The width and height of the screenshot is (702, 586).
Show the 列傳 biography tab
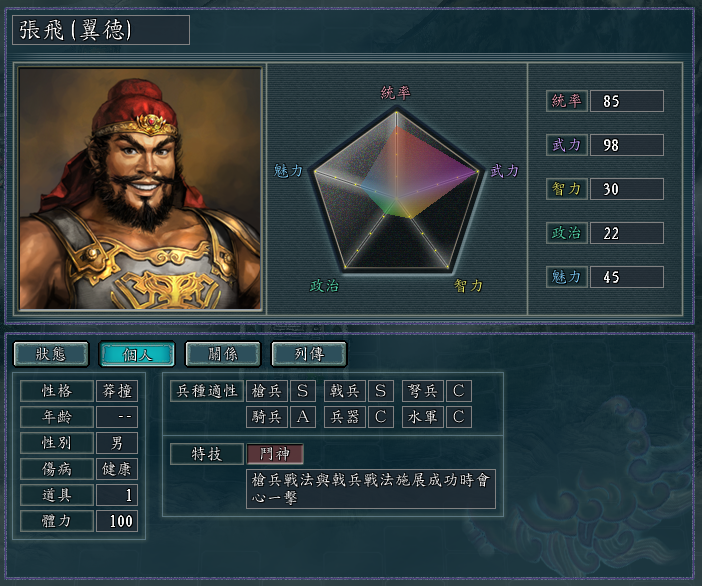(x=309, y=354)
